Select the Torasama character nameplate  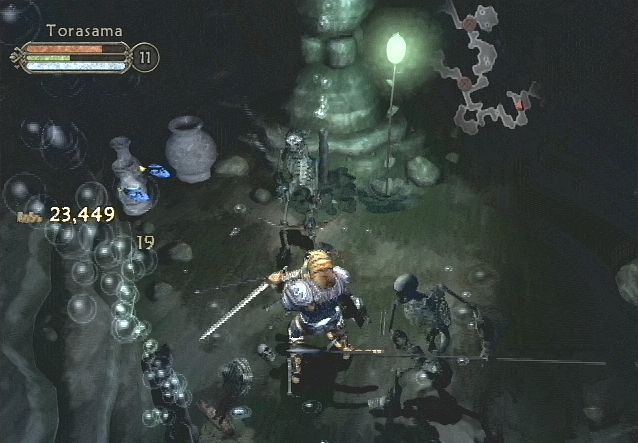tap(84, 31)
